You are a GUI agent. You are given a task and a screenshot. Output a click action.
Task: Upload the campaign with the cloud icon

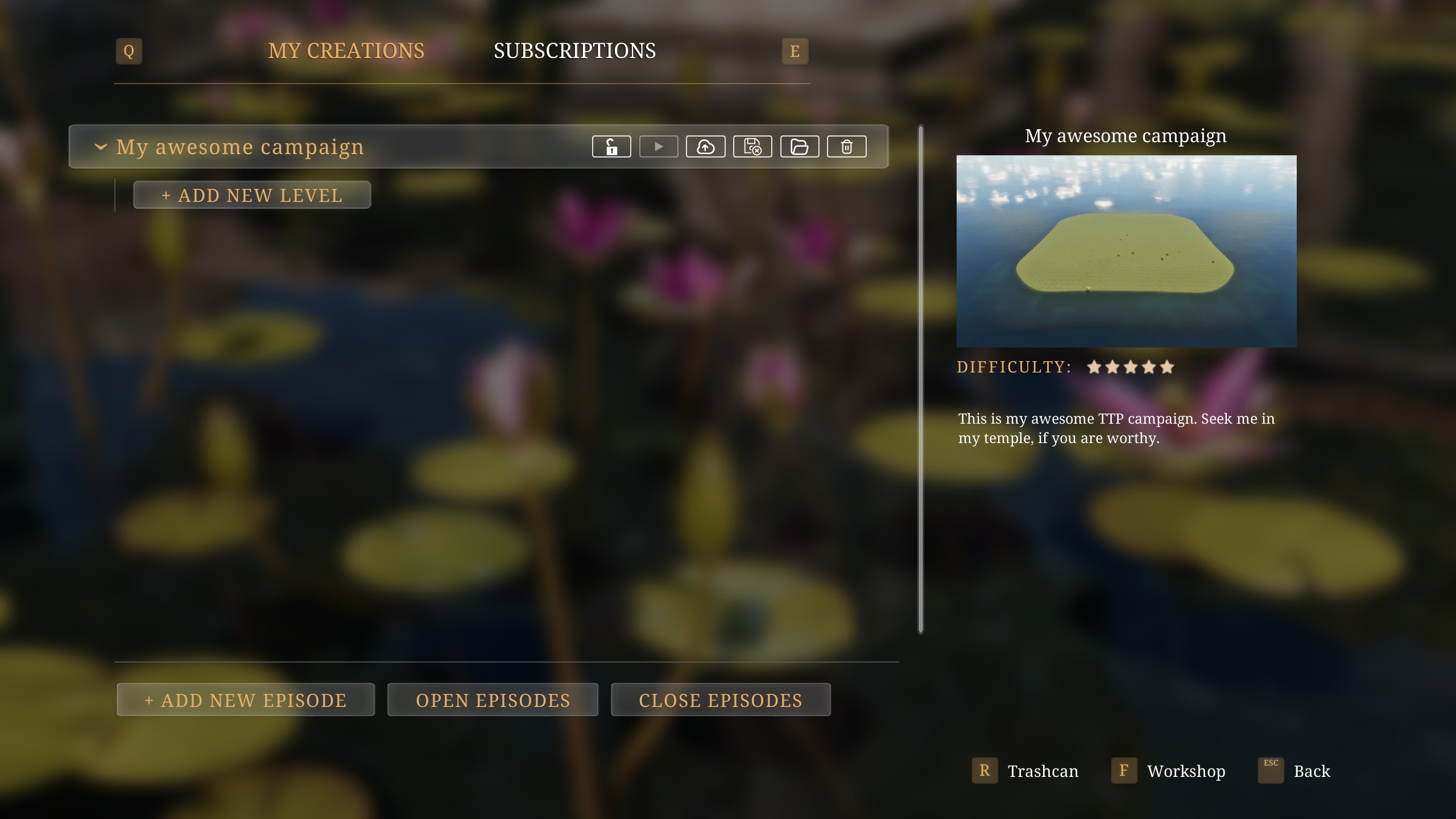tap(705, 147)
